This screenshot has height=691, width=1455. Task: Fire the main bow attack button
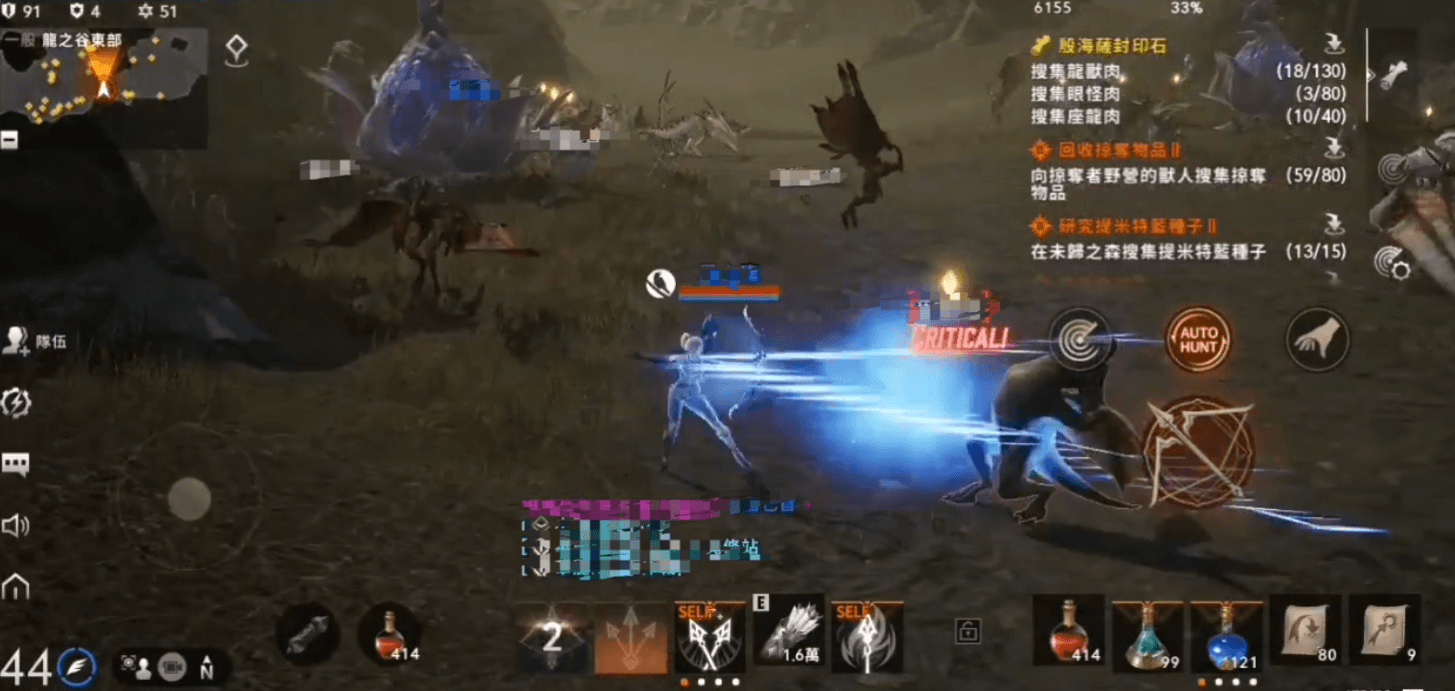click(1197, 451)
